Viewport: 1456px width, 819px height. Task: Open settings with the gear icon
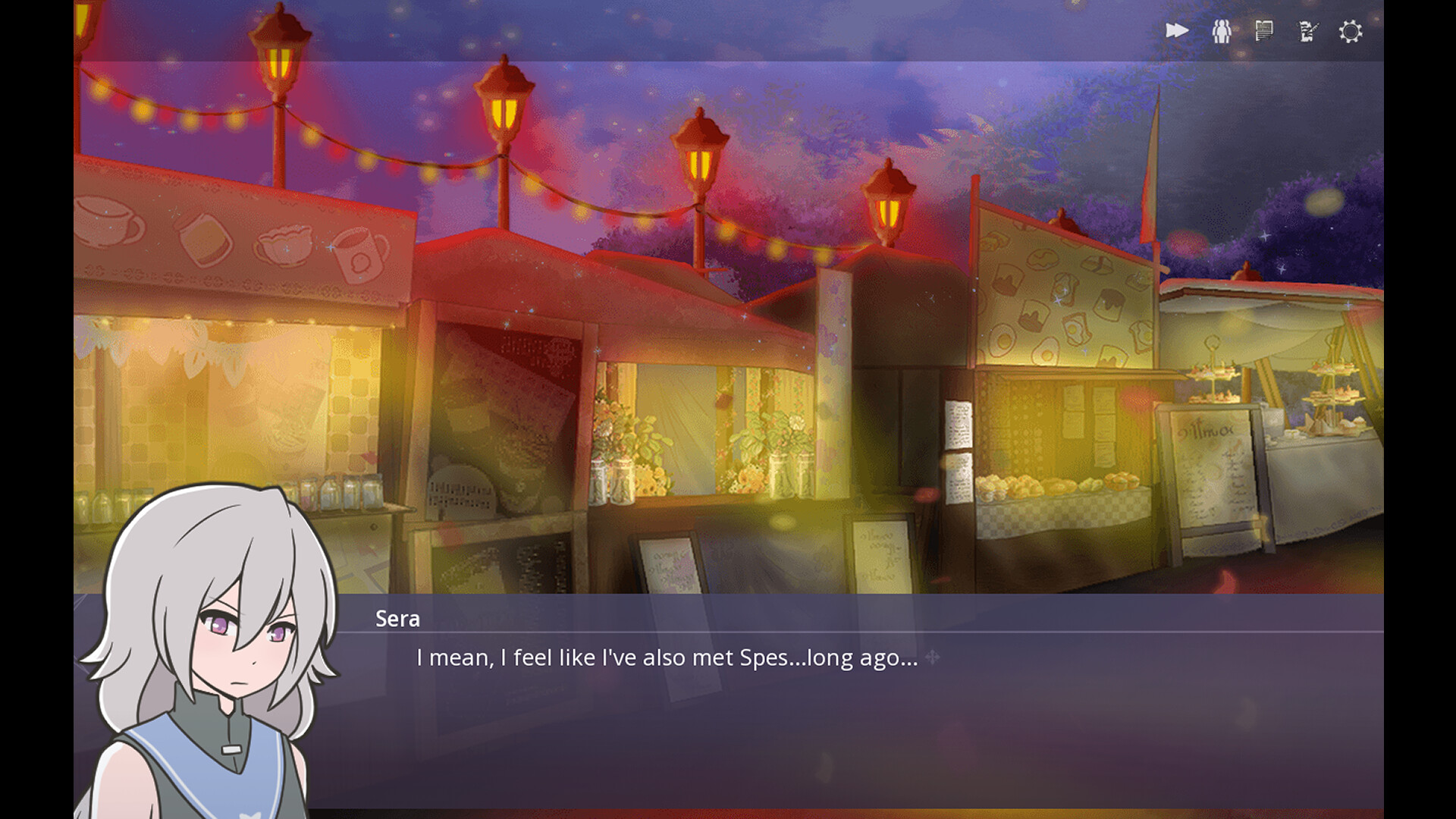pyautogui.click(x=1350, y=32)
